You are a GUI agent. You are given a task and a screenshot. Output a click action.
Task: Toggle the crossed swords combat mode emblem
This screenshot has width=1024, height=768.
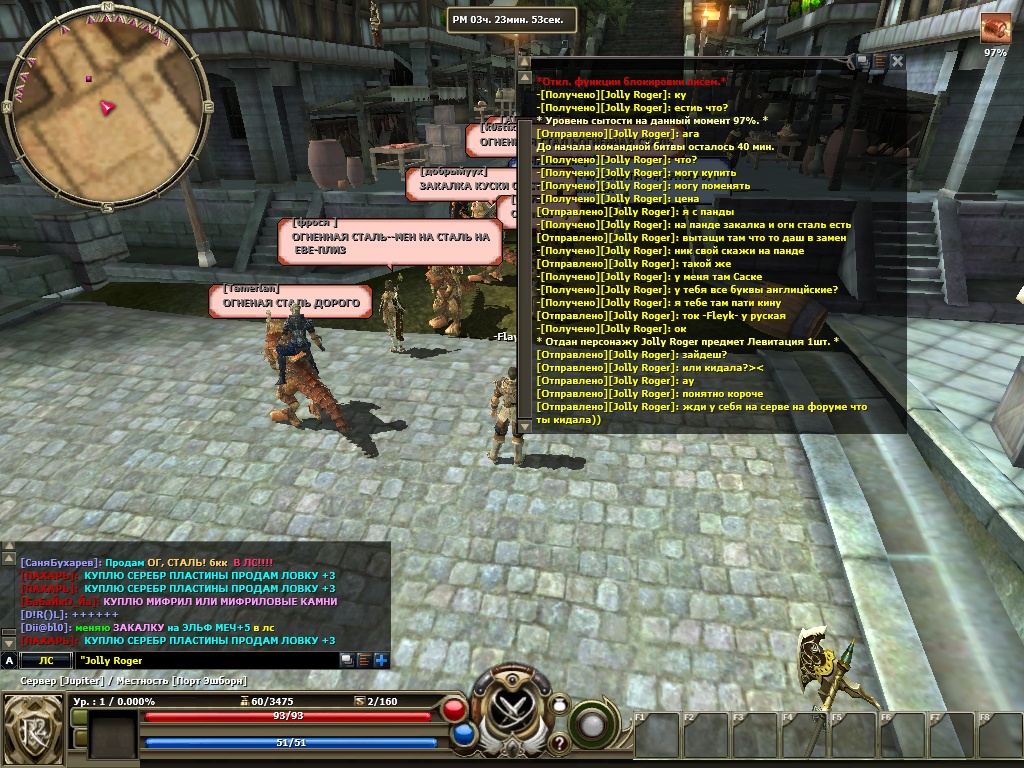tap(513, 711)
